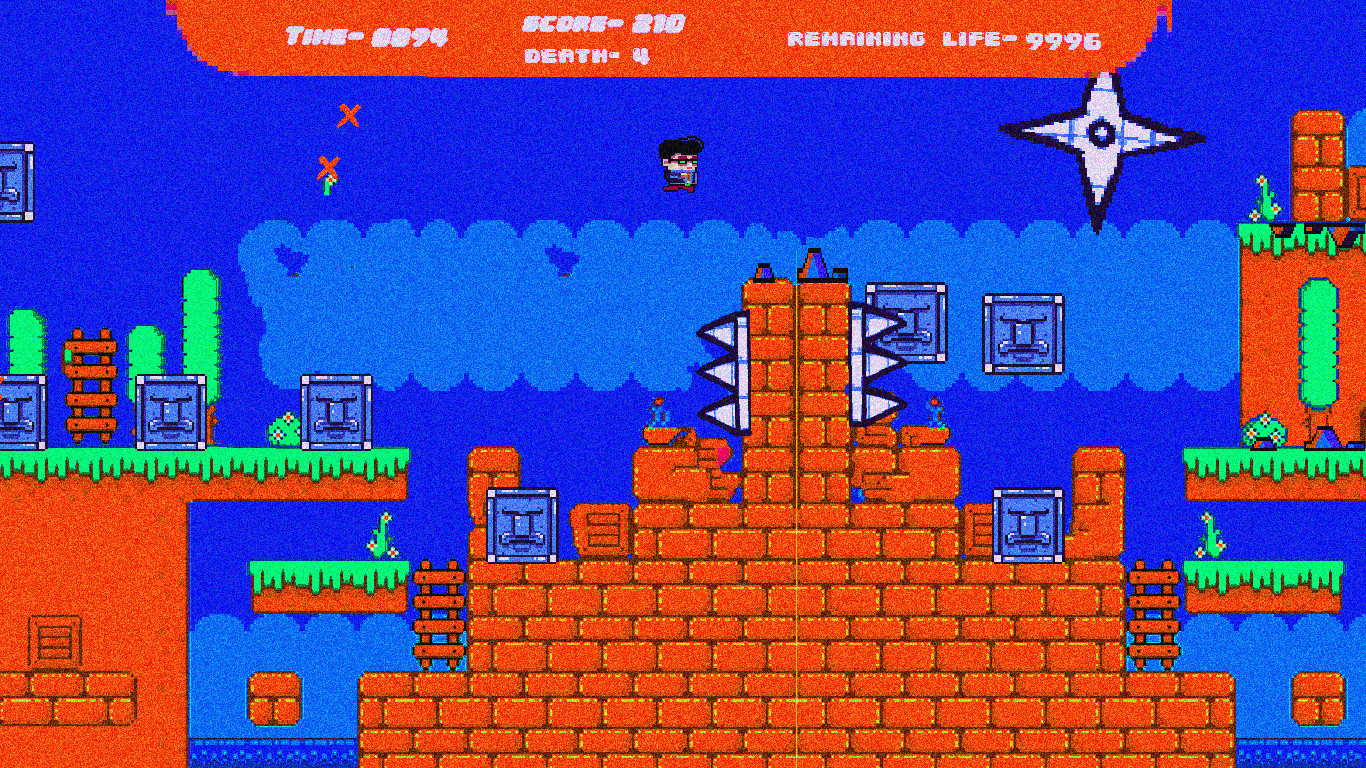This screenshot has height=768, width=1366.
Task: Select the player character in midair
Action: (680, 165)
